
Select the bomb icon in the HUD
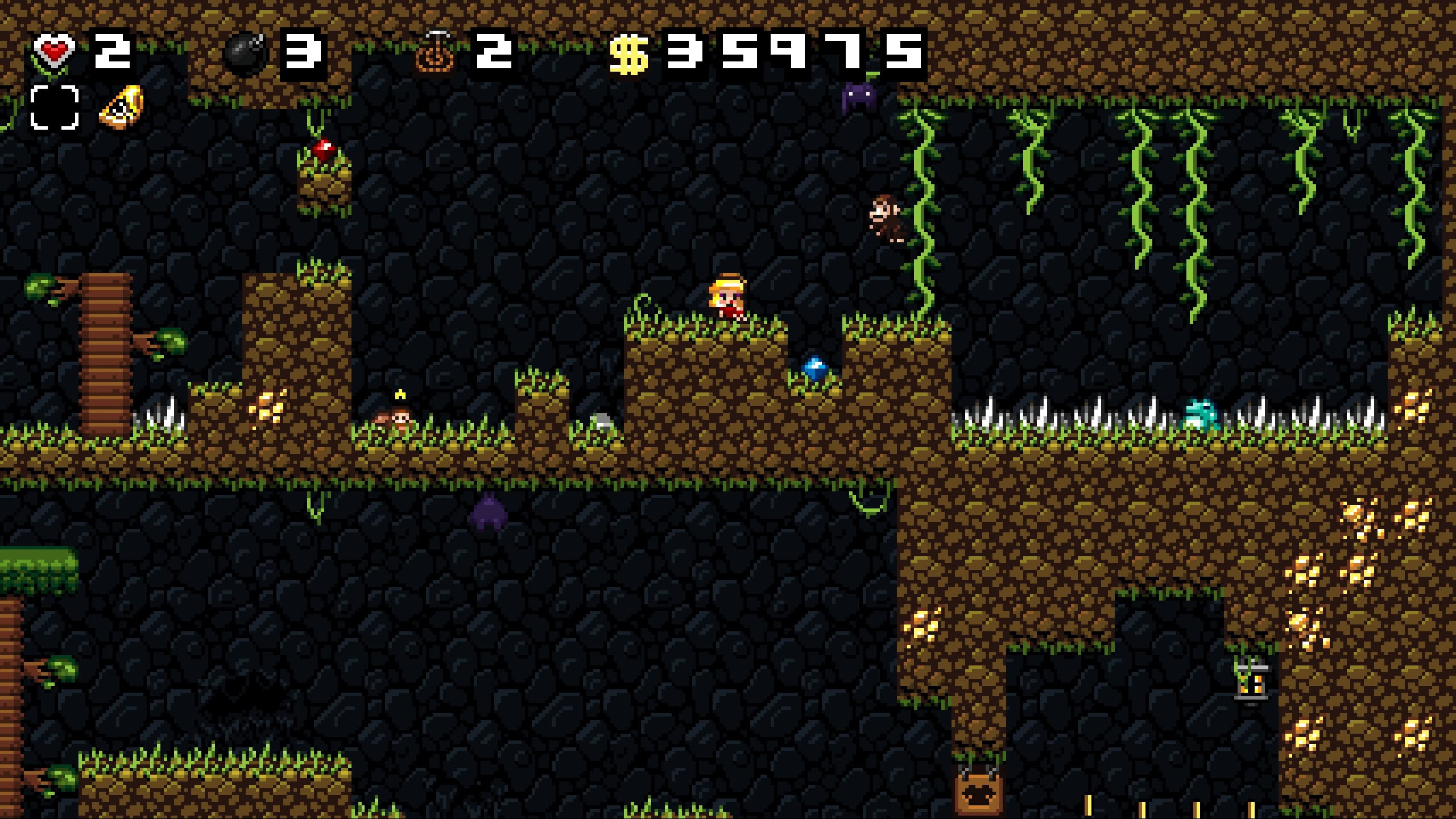coord(245,53)
